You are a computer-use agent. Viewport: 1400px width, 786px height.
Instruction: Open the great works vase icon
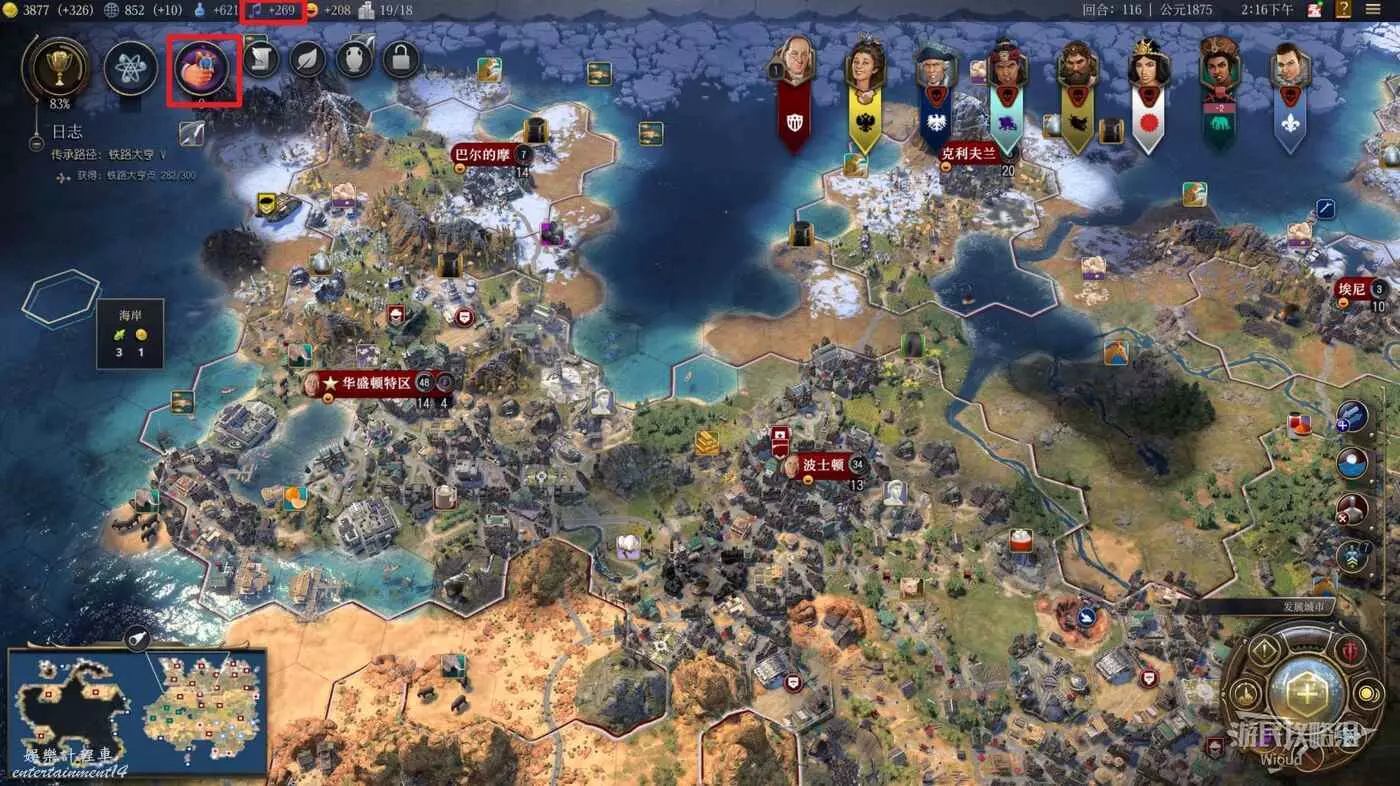pyautogui.click(x=354, y=61)
